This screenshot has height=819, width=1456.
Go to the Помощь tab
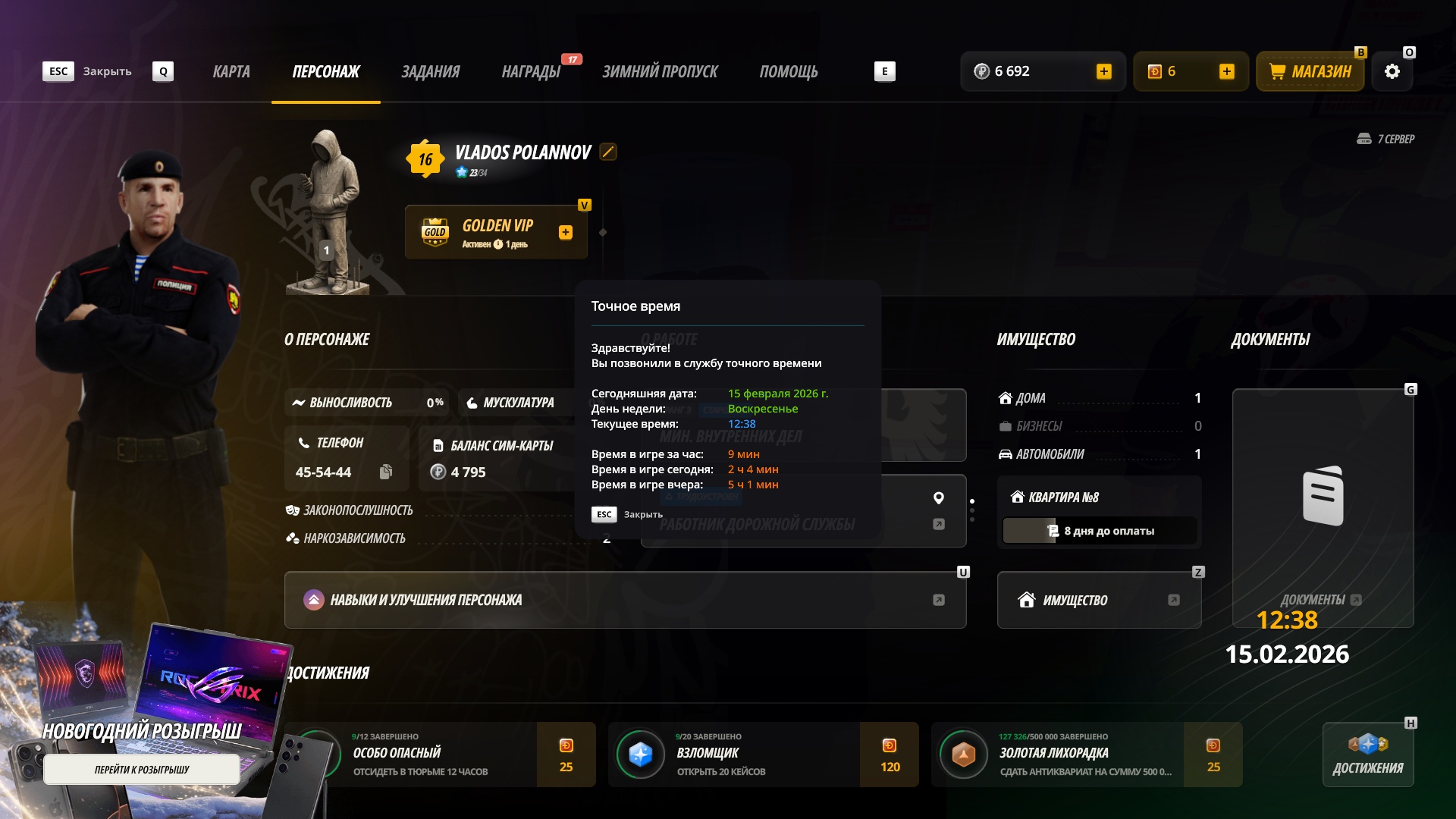[789, 71]
